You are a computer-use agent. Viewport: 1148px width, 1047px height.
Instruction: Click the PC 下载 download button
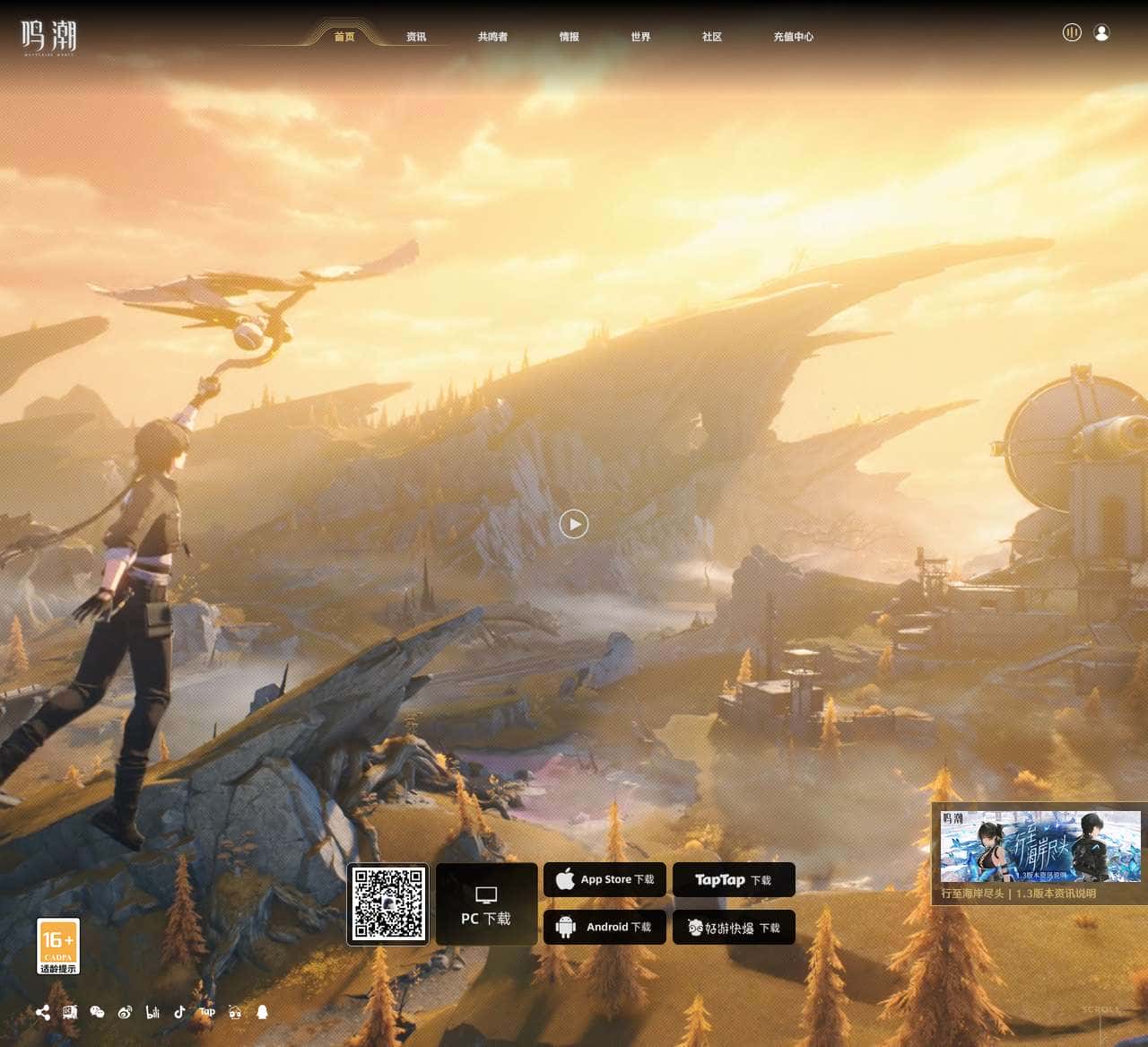point(486,904)
